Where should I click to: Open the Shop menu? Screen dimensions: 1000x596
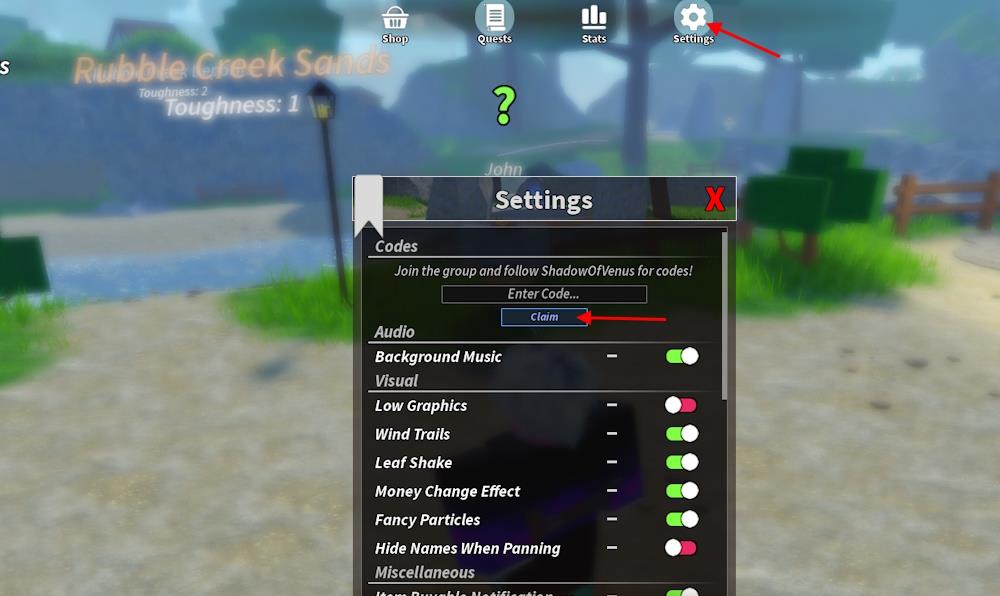click(x=395, y=21)
